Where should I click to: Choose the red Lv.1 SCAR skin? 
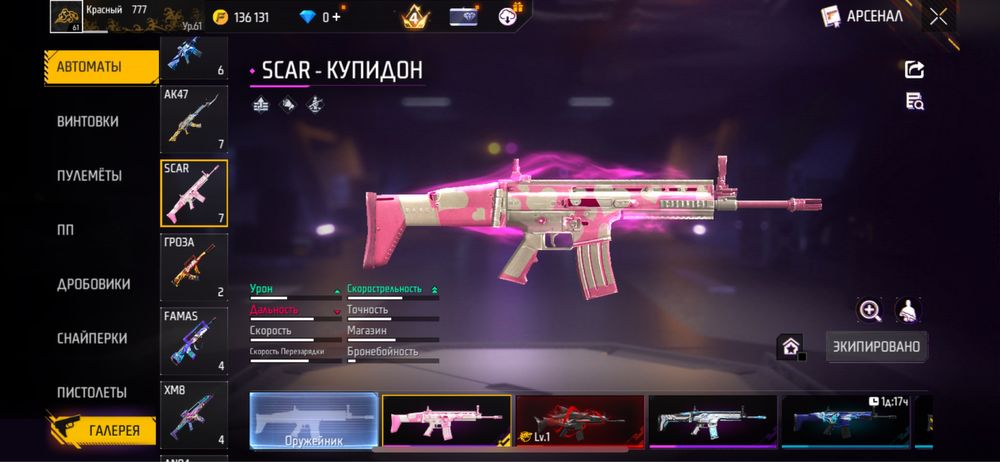[x=579, y=420]
